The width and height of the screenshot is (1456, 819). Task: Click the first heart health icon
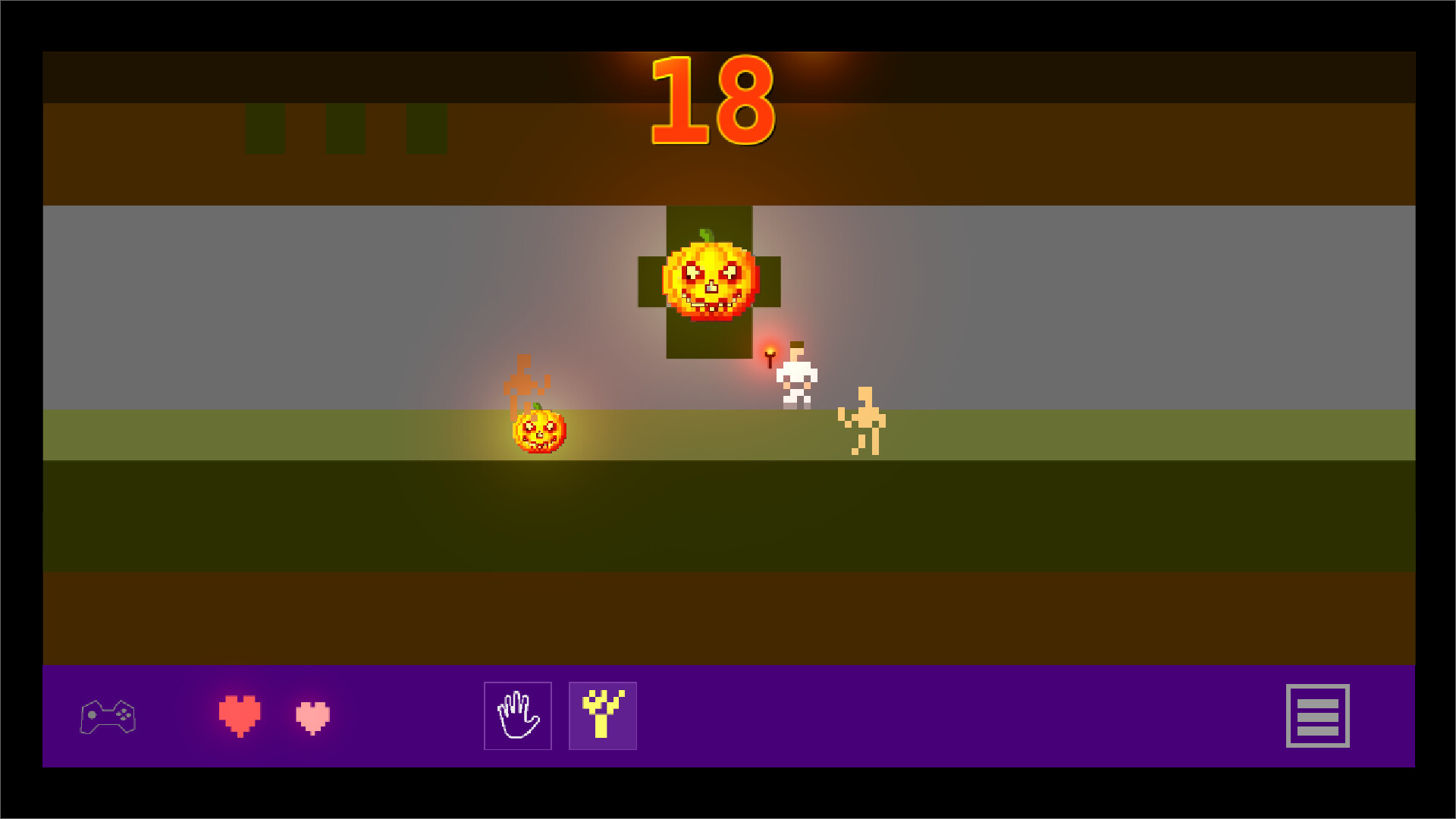[x=239, y=716]
